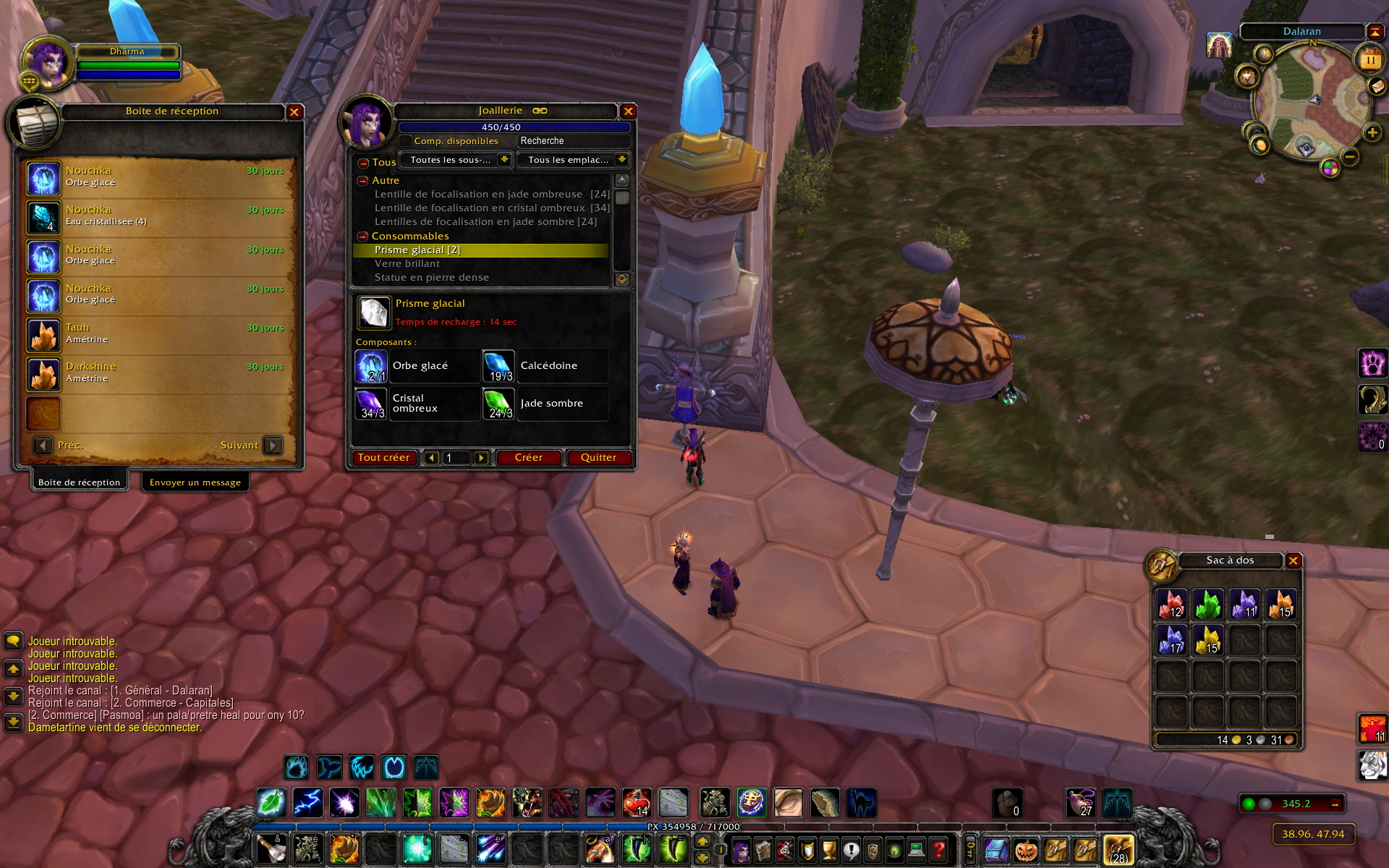Collapse the Consommables category
The image size is (1389, 868).
tap(363, 237)
